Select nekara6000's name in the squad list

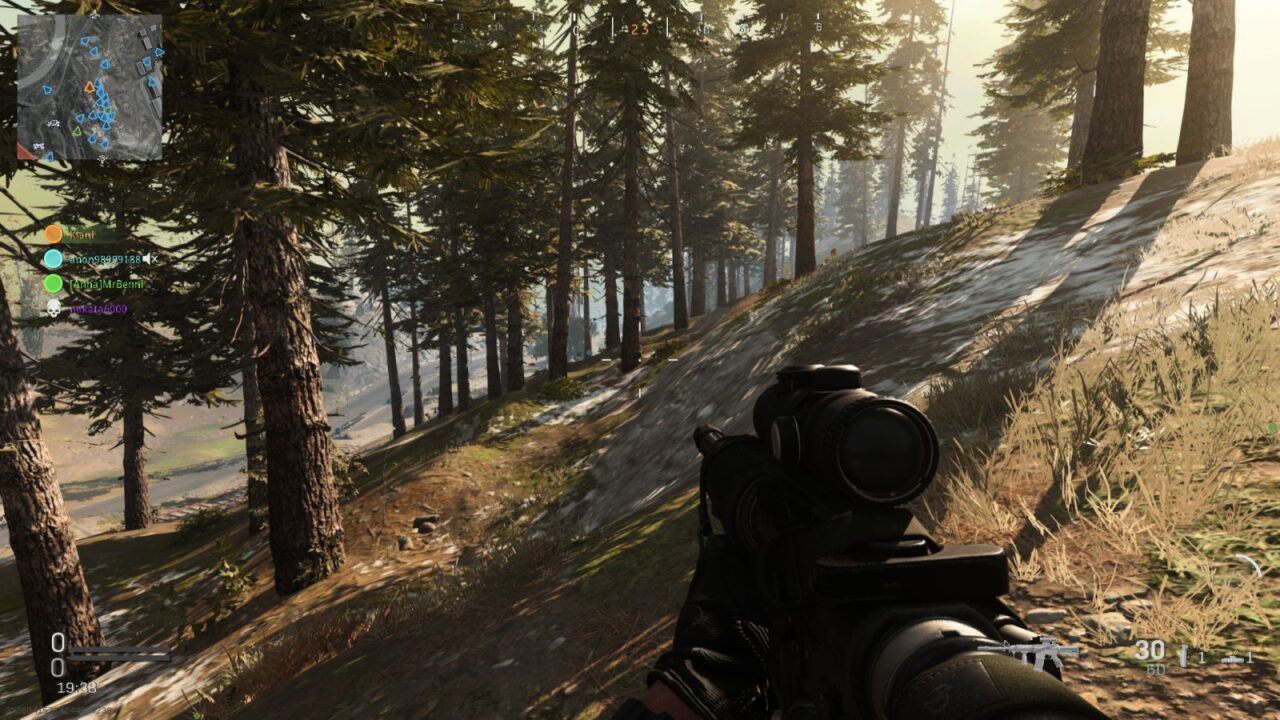point(100,308)
